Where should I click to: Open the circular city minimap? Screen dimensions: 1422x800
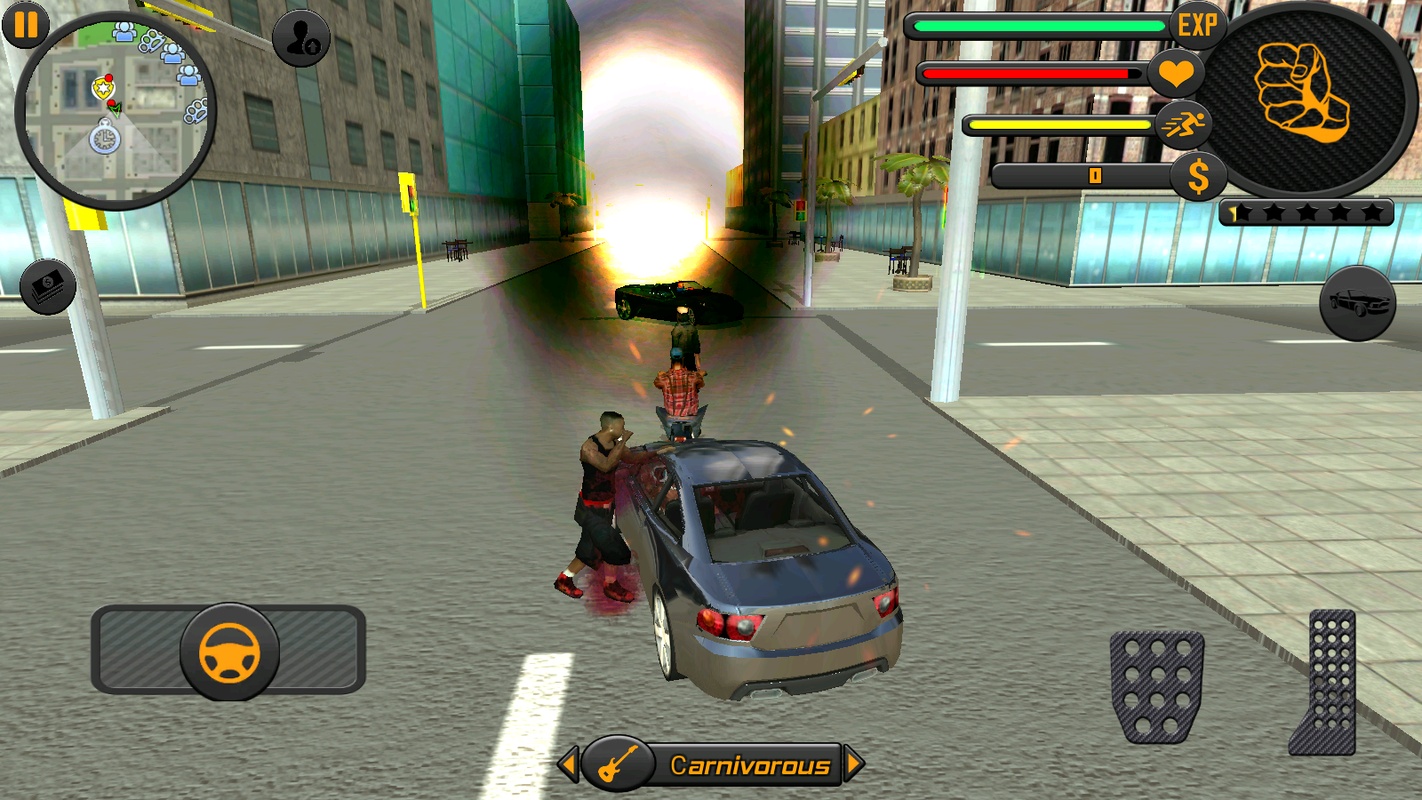[115, 110]
